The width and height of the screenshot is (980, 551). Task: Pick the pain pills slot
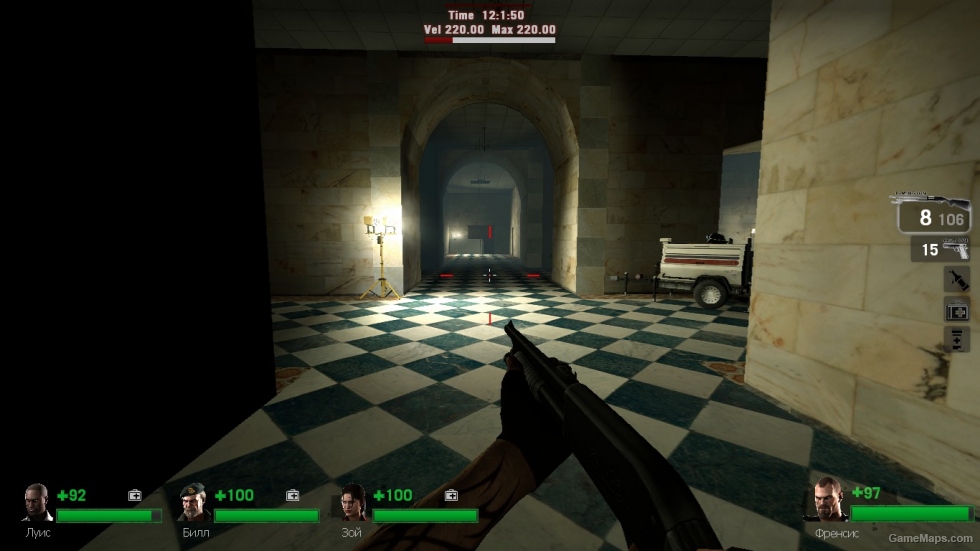(957, 339)
